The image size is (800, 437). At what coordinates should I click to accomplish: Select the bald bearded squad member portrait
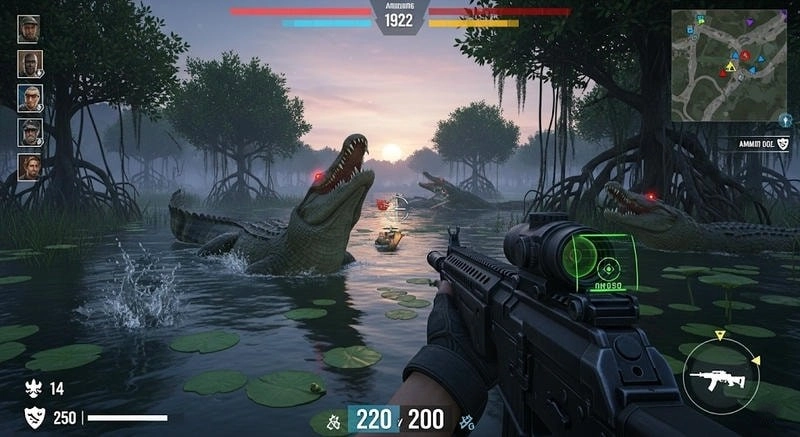tap(29, 63)
